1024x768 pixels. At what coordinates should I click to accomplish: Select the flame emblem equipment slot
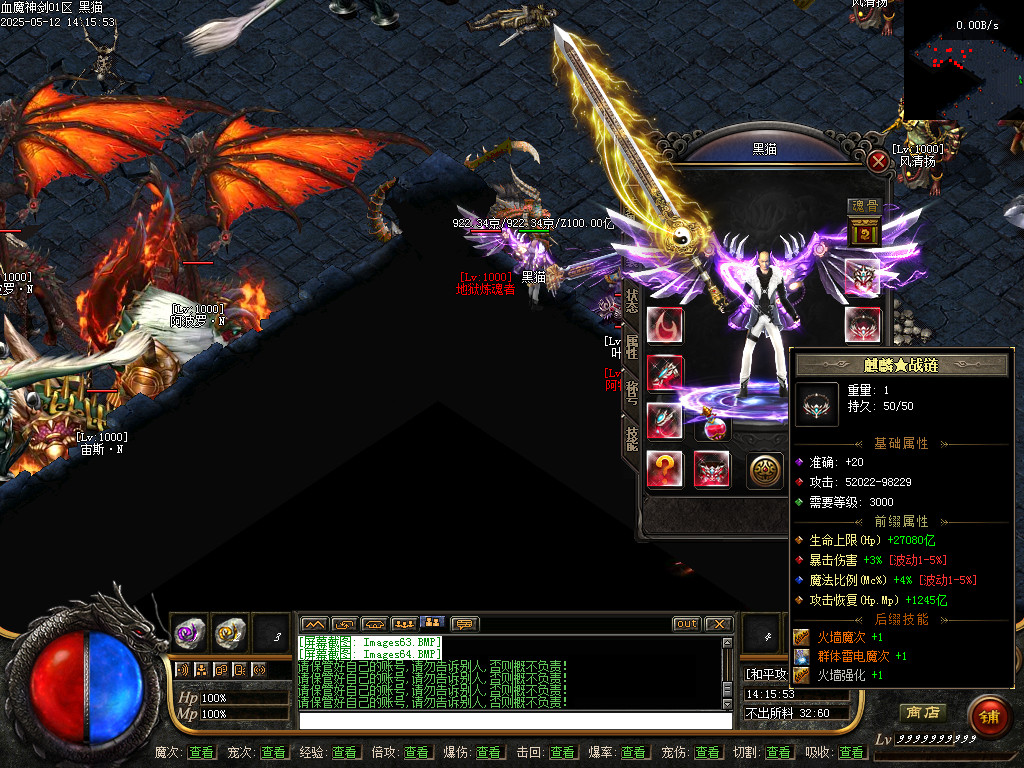pos(665,325)
